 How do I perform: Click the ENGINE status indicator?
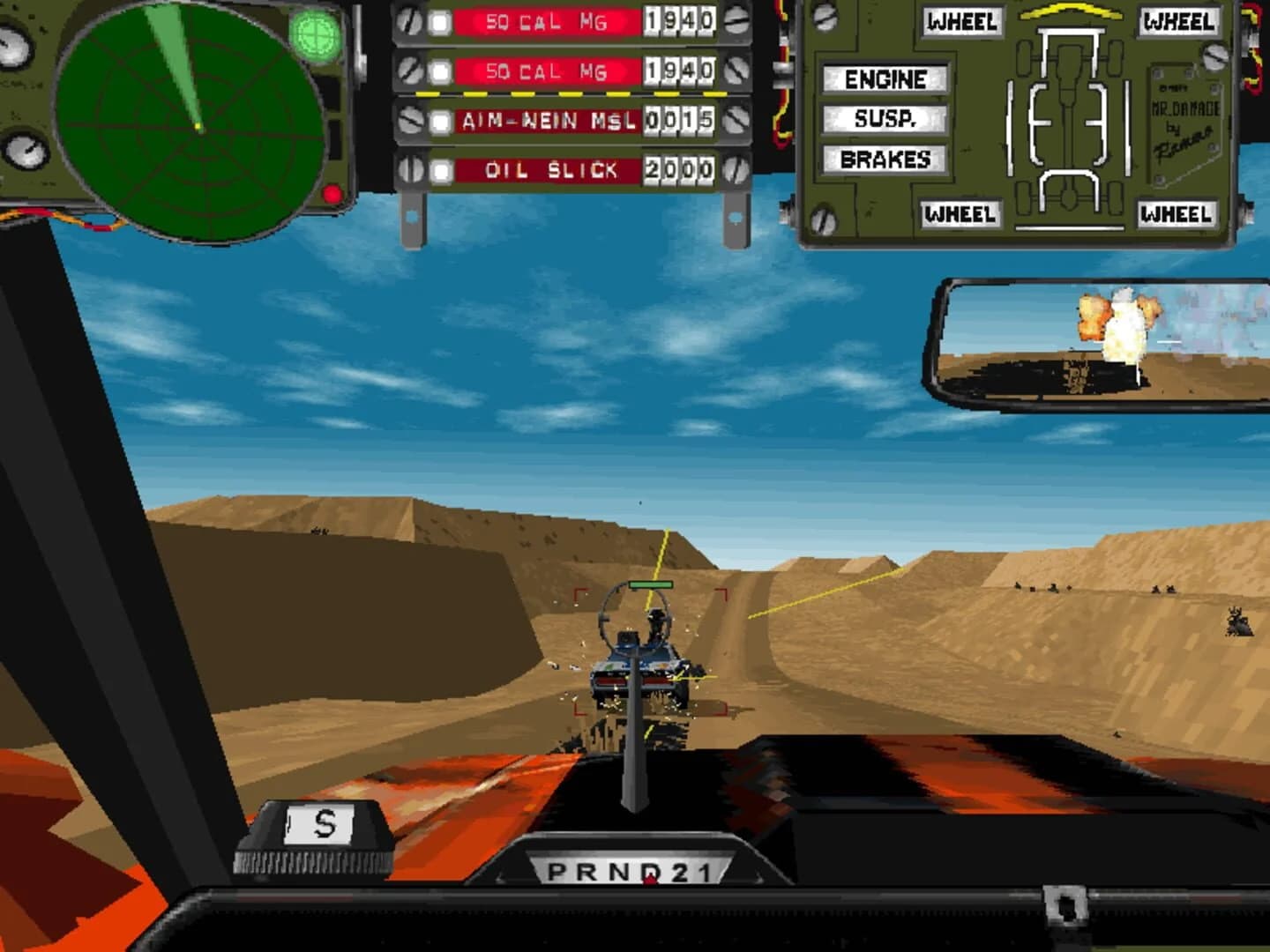pos(885,79)
